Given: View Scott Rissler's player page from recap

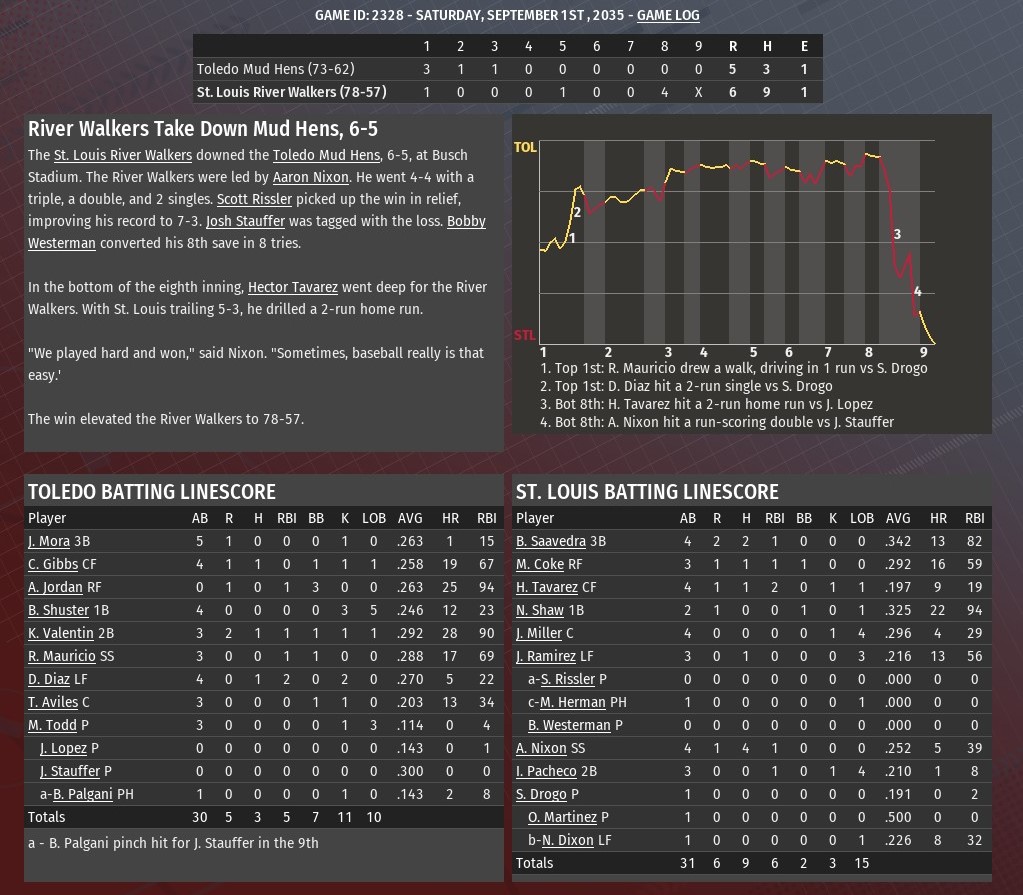Looking at the screenshot, I should [254, 199].
